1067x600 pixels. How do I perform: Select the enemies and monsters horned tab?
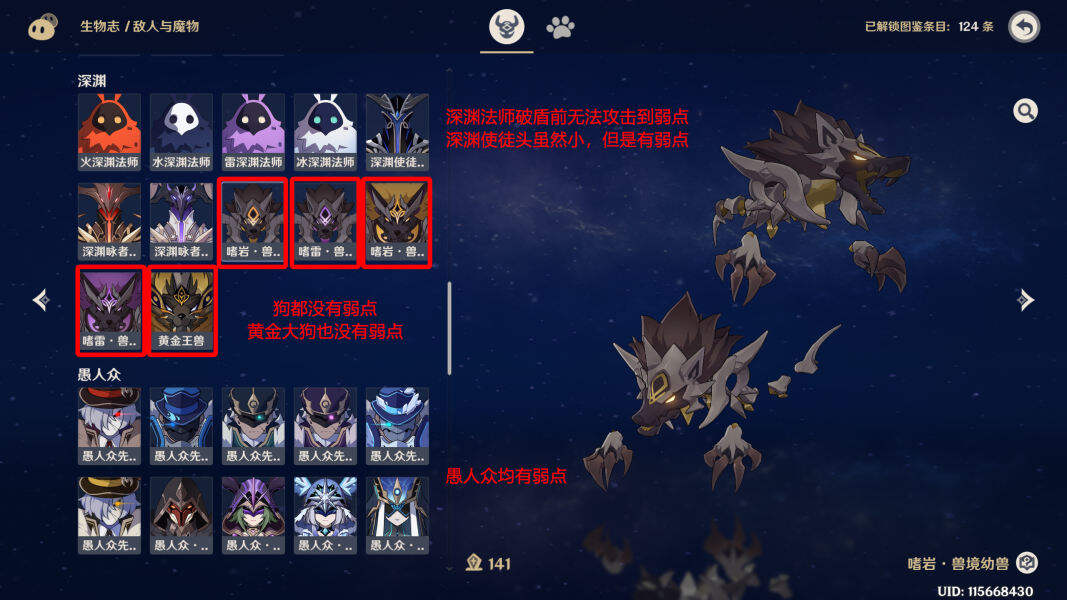click(507, 27)
